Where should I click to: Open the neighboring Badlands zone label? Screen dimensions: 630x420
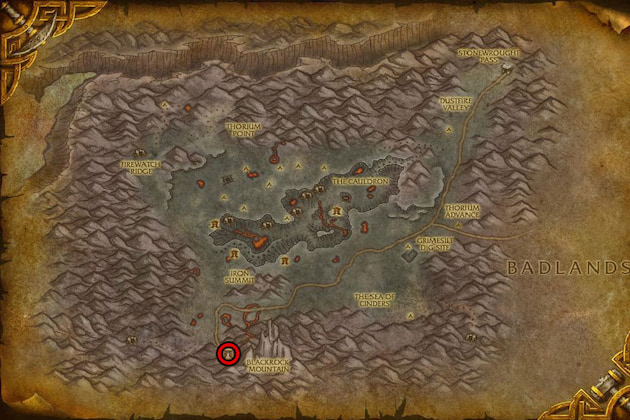tap(566, 267)
